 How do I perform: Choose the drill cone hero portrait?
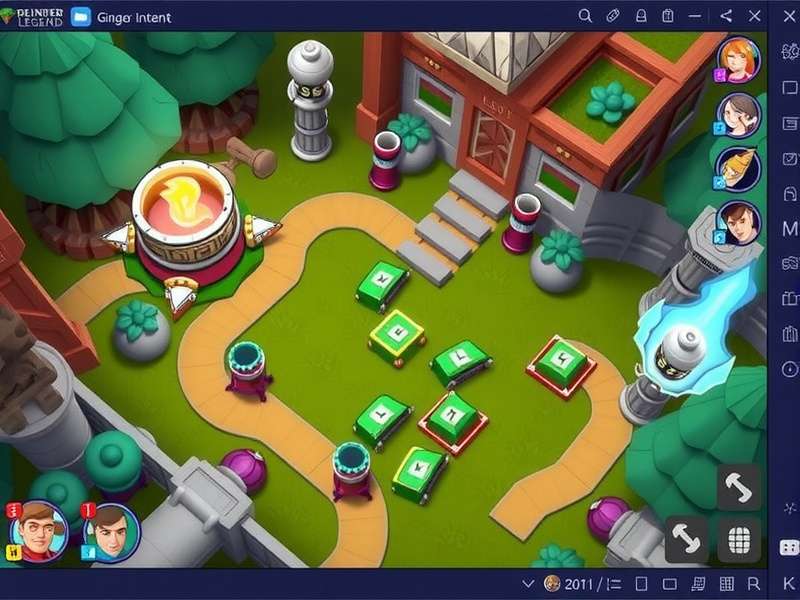click(x=739, y=168)
